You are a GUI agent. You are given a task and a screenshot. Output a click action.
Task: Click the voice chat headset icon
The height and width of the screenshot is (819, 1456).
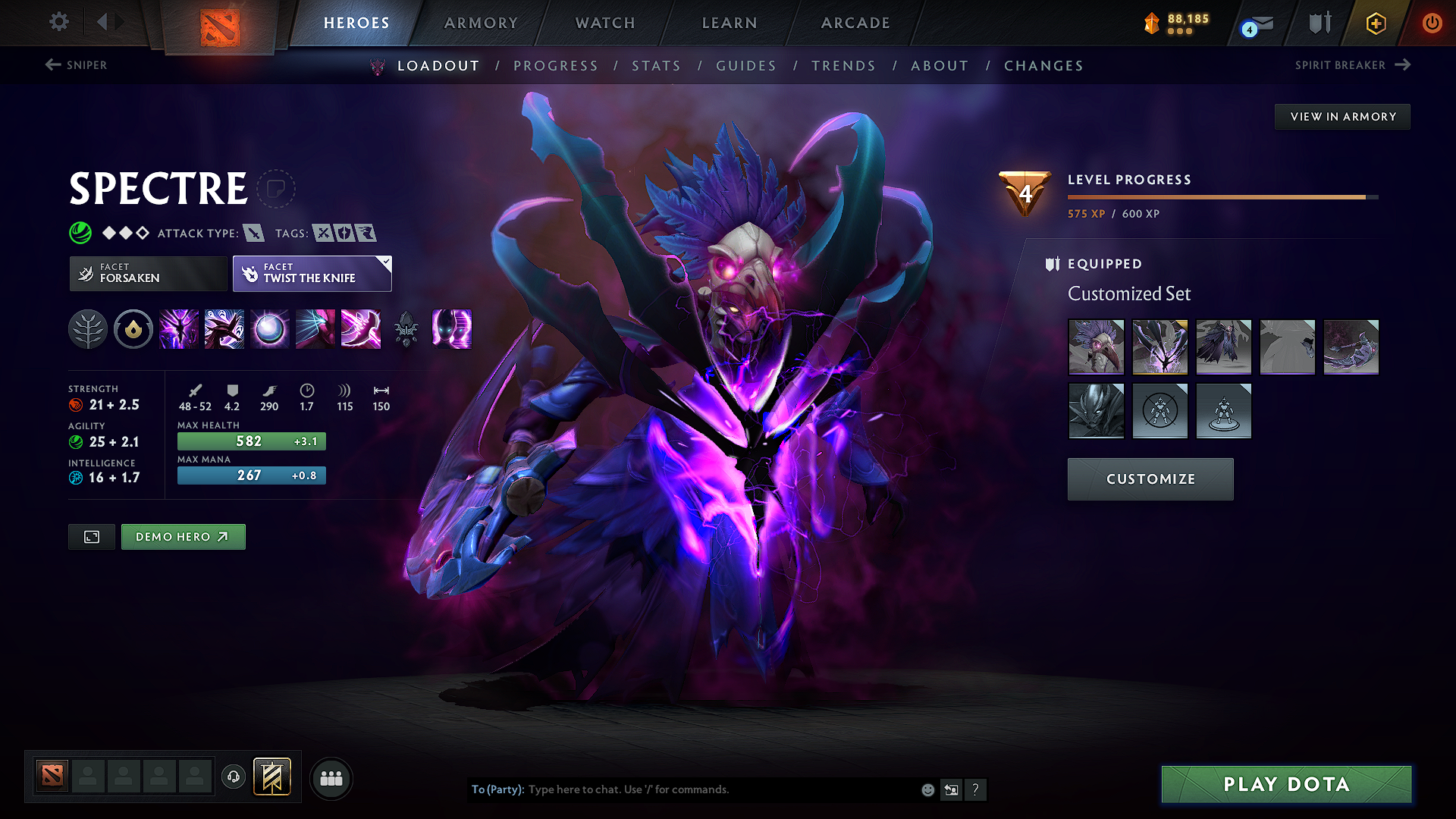pos(234,778)
